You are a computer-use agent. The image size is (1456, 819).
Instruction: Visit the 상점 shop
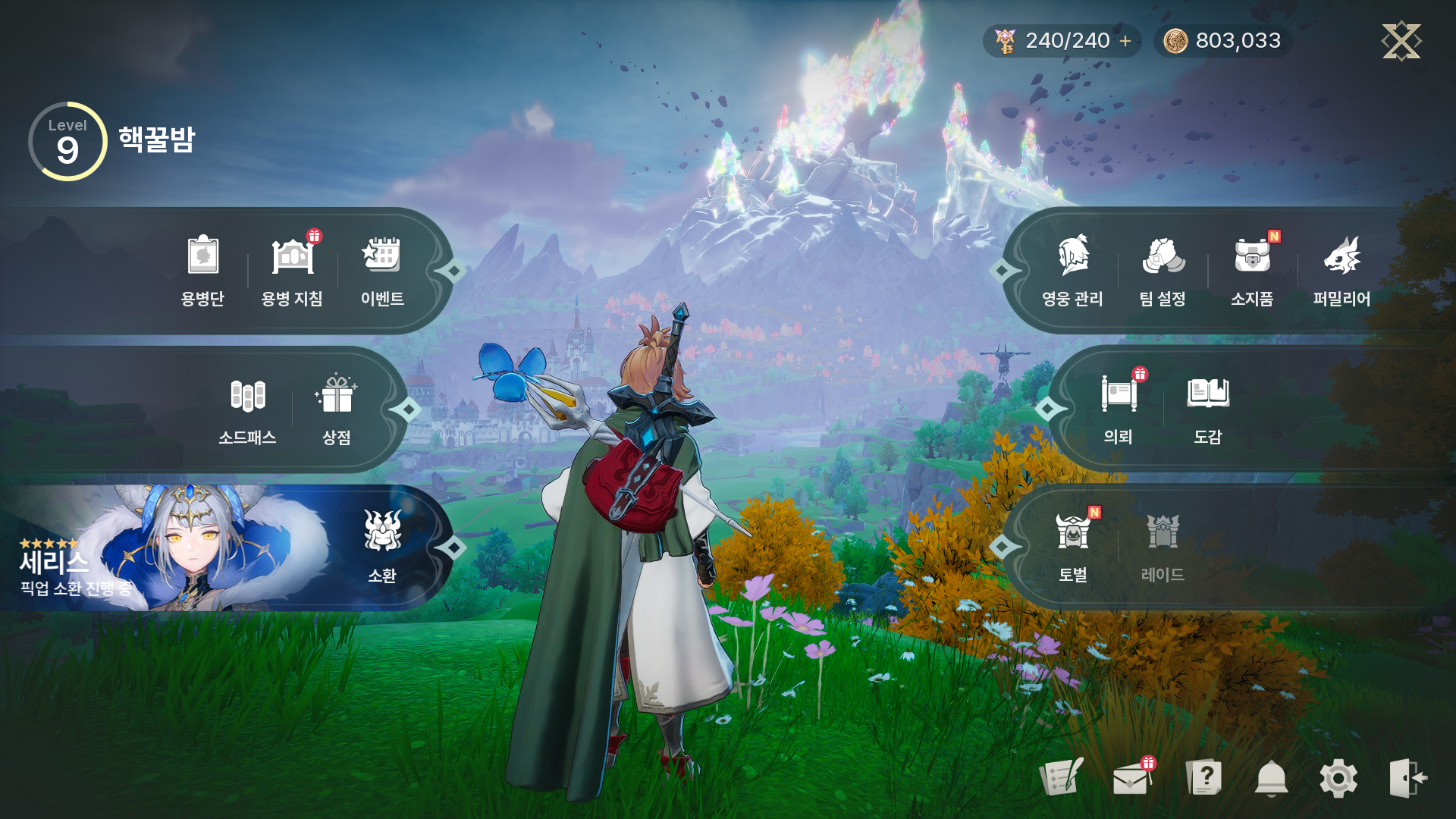coord(336,409)
